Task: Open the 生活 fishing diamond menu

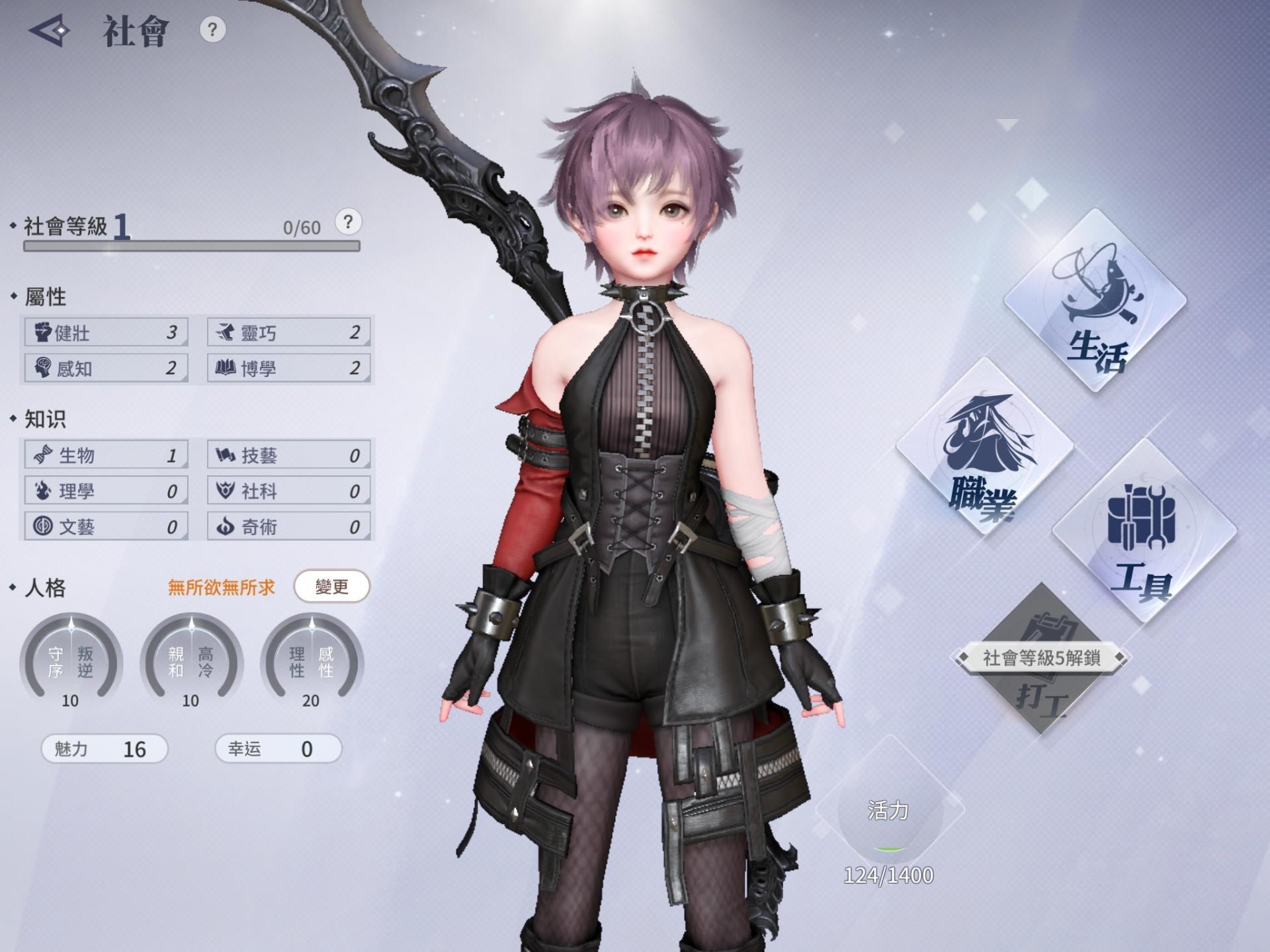Action: pyautogui.click(x=1095, y=301)
